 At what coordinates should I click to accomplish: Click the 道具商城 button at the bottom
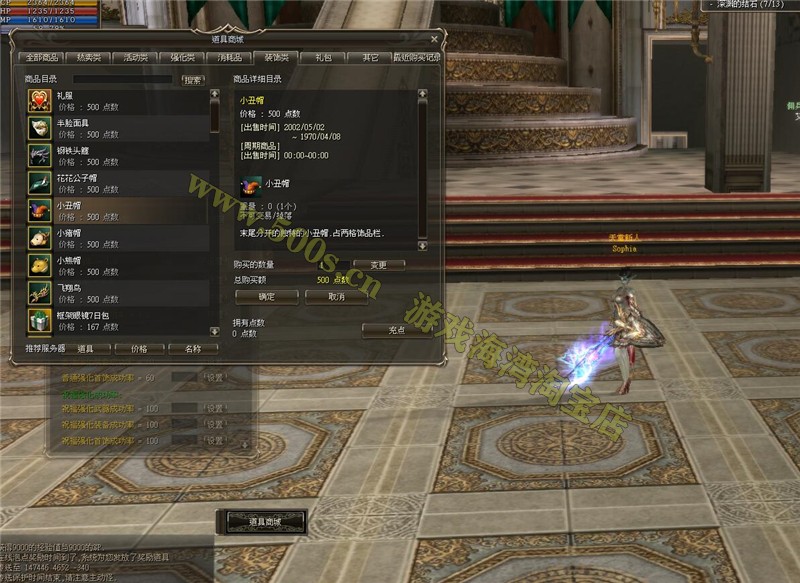point(263,521)
